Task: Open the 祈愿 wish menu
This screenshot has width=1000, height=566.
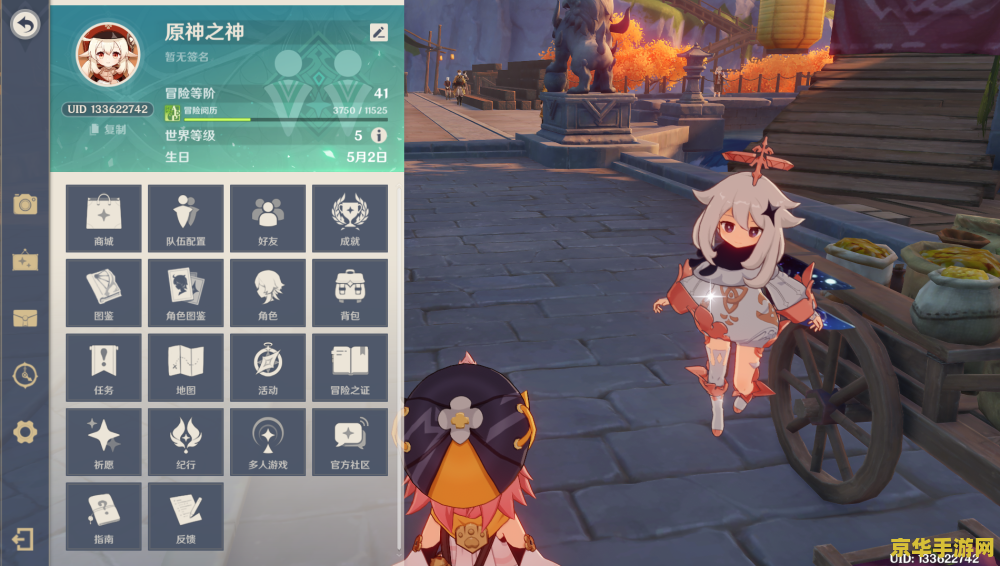Action: 104,441
